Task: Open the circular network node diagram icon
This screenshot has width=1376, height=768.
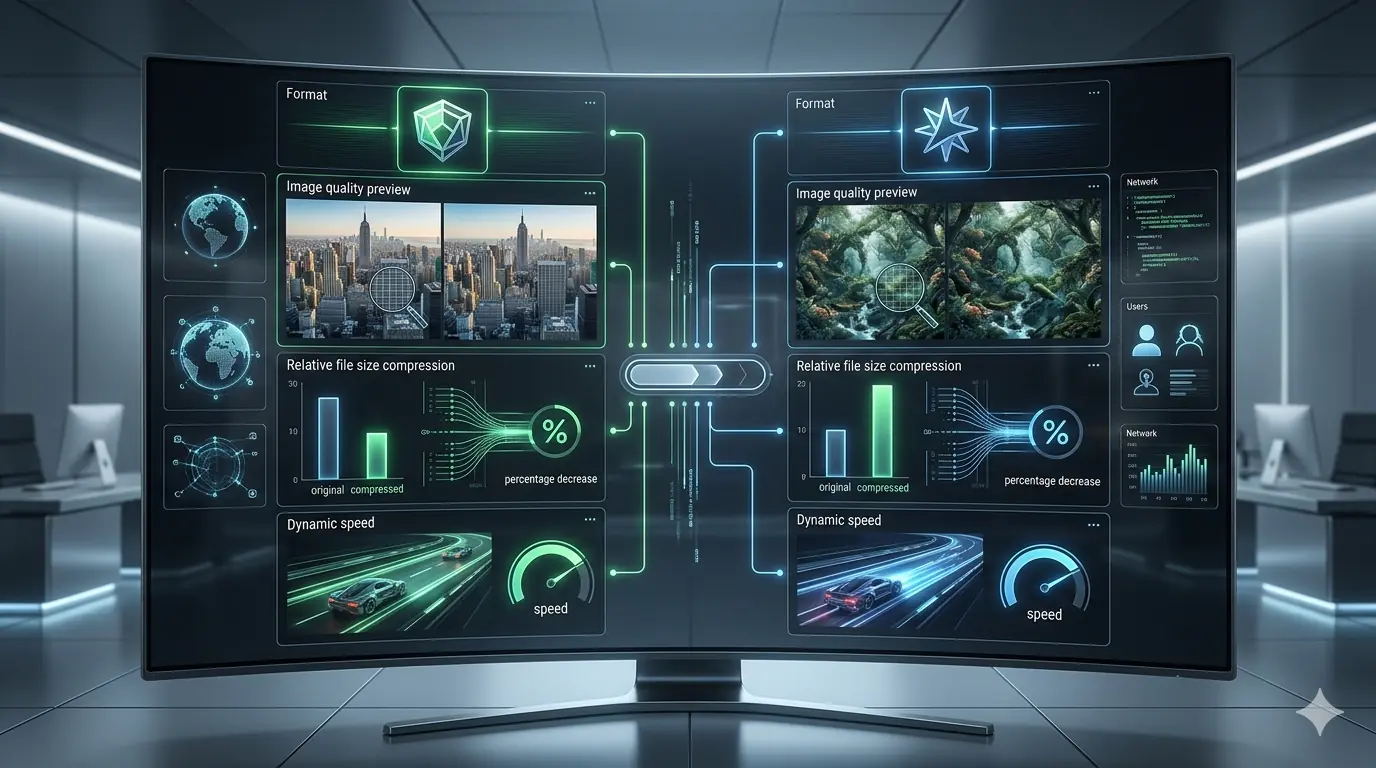Action: pos(215,464)
